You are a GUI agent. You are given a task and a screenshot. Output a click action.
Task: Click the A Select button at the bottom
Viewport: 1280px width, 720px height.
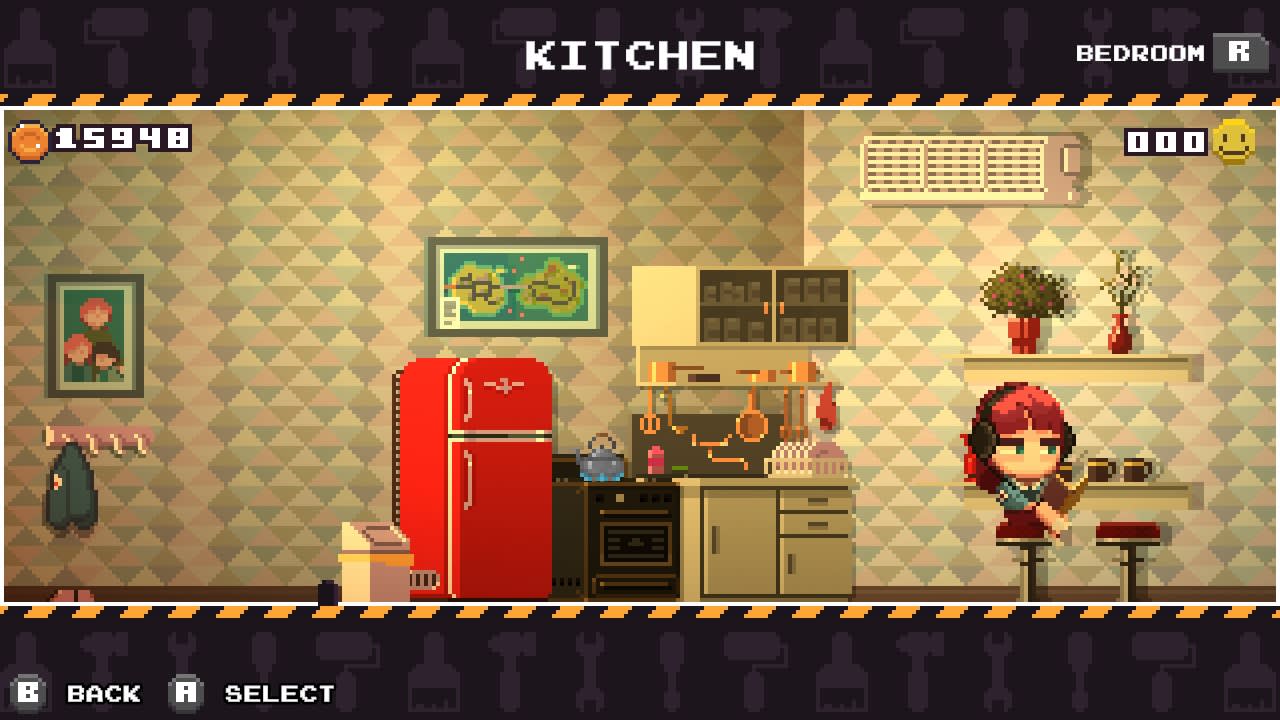pos(185,693)
